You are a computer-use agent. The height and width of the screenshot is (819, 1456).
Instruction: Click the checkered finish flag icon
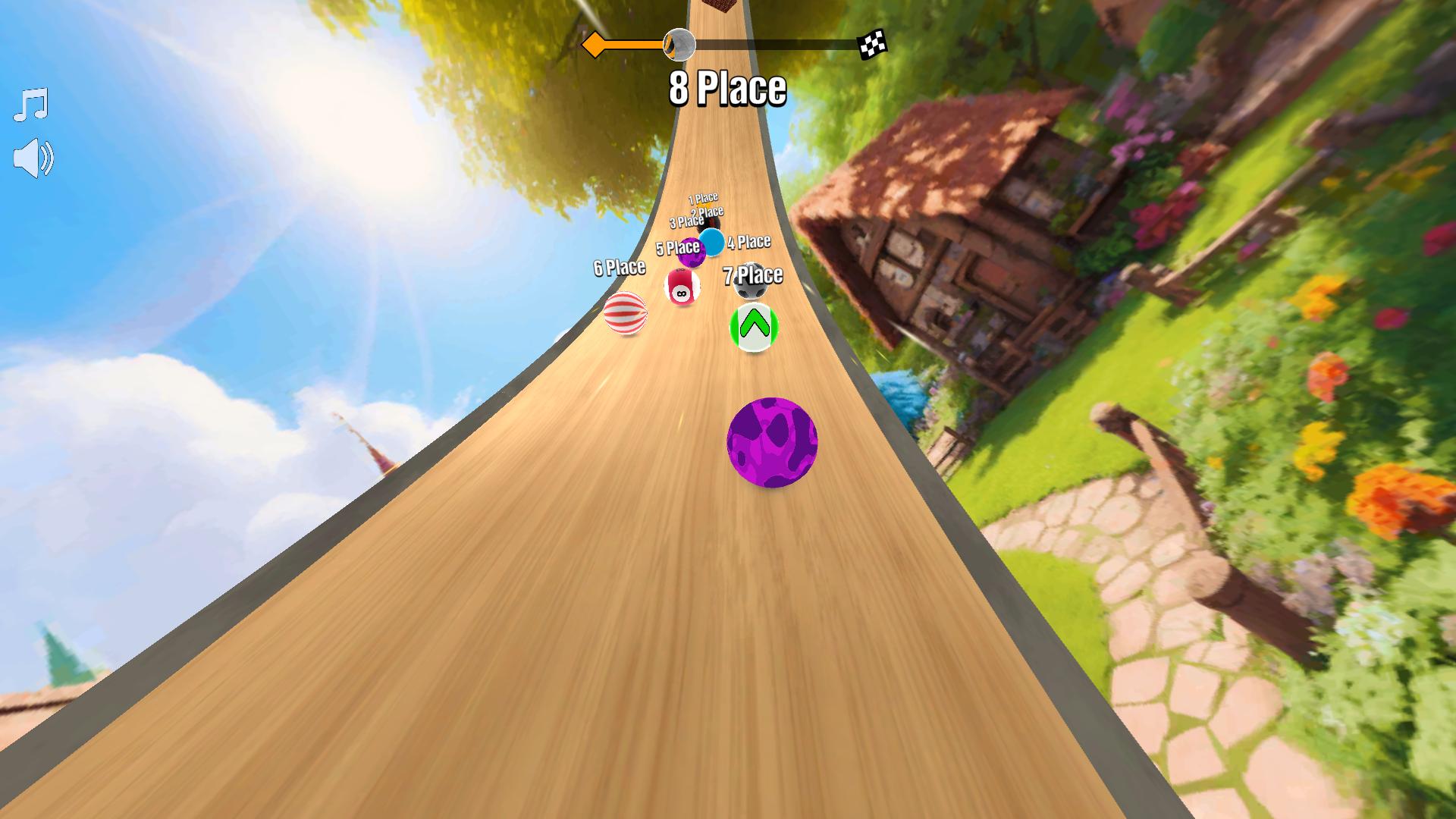[x=874, y=43]
